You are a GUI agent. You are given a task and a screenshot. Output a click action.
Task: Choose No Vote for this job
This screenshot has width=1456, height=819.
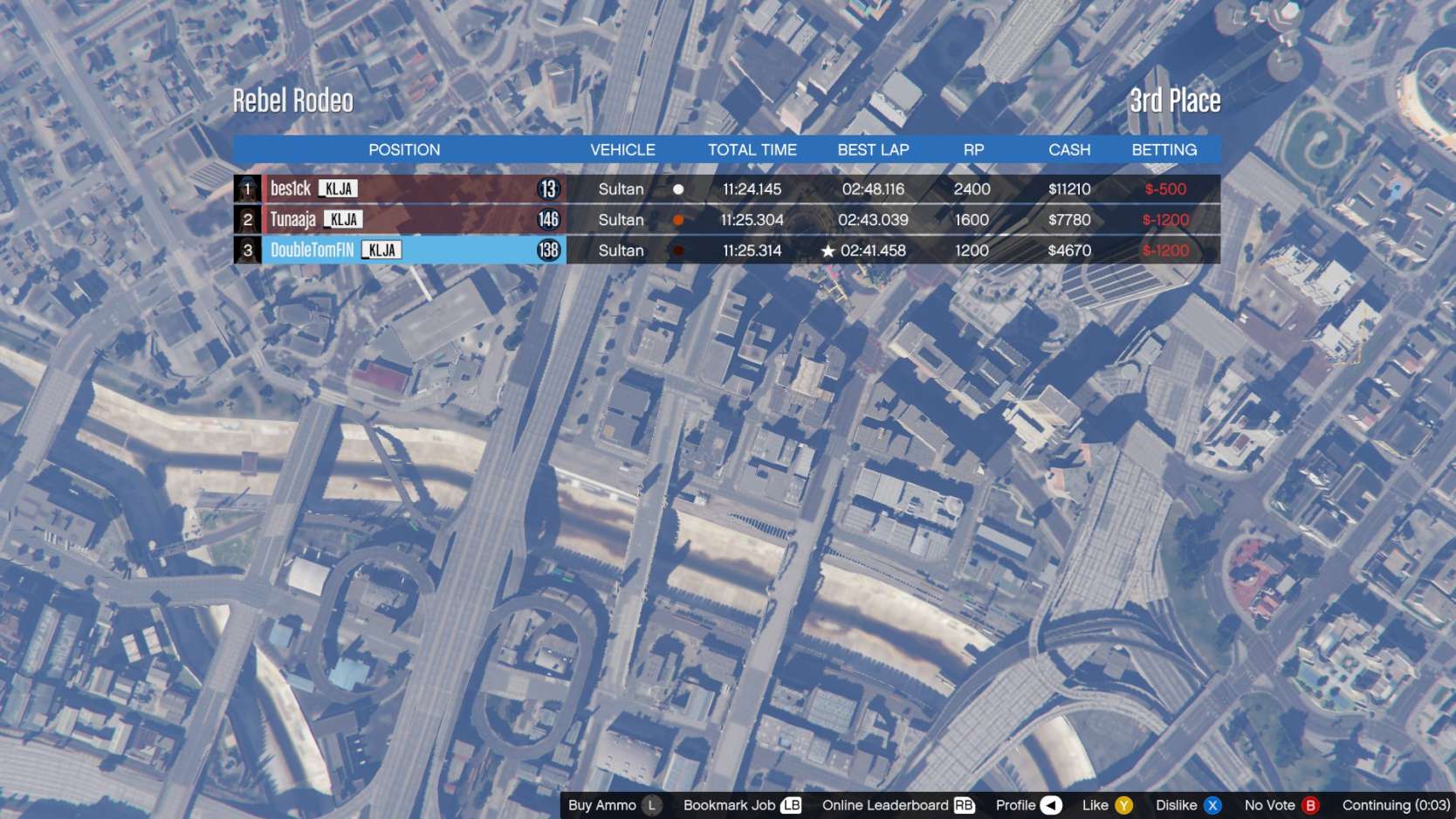click(x=1281, y=805)
